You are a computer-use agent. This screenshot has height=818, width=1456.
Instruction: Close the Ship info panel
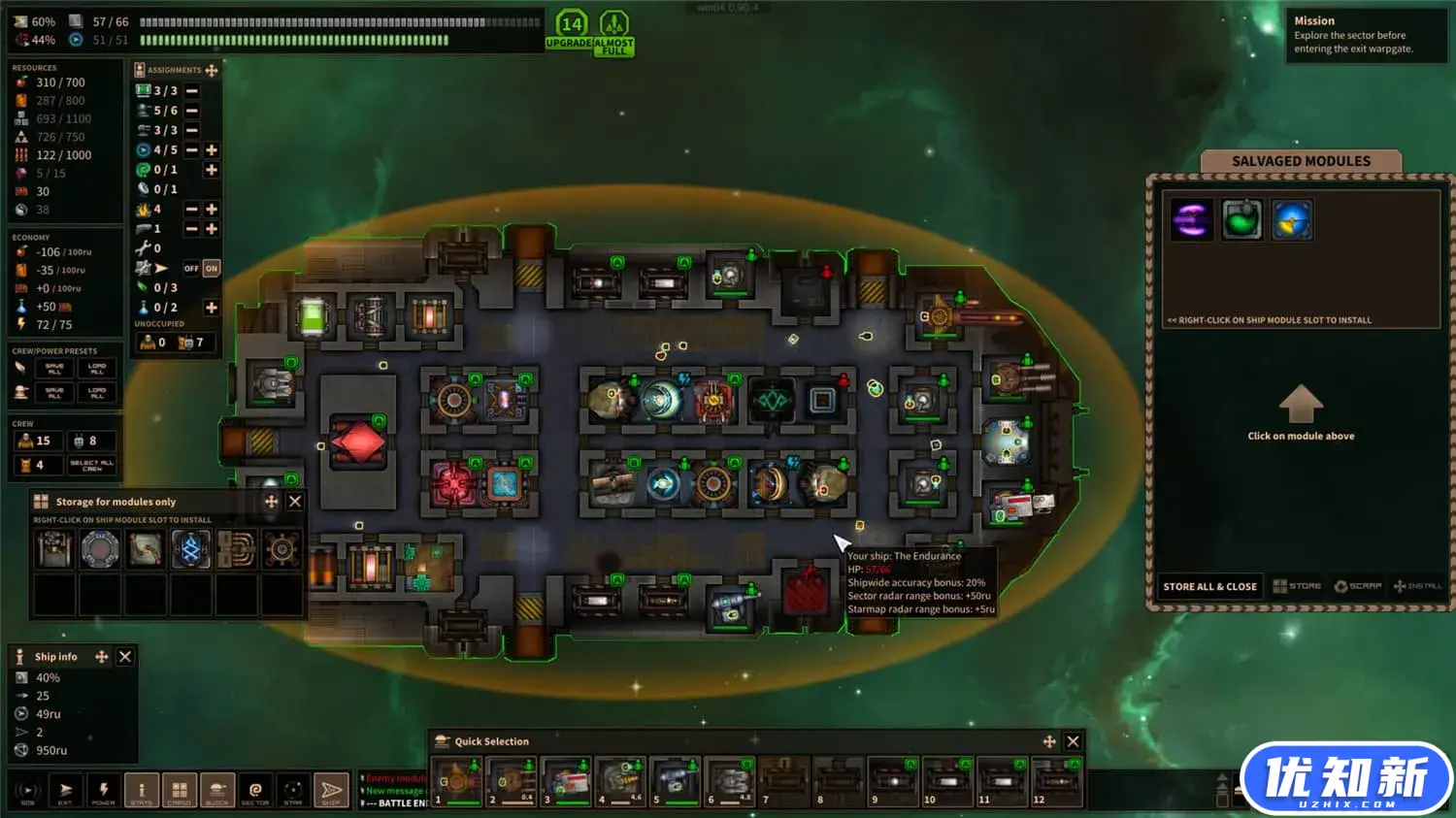pos(125,657)
